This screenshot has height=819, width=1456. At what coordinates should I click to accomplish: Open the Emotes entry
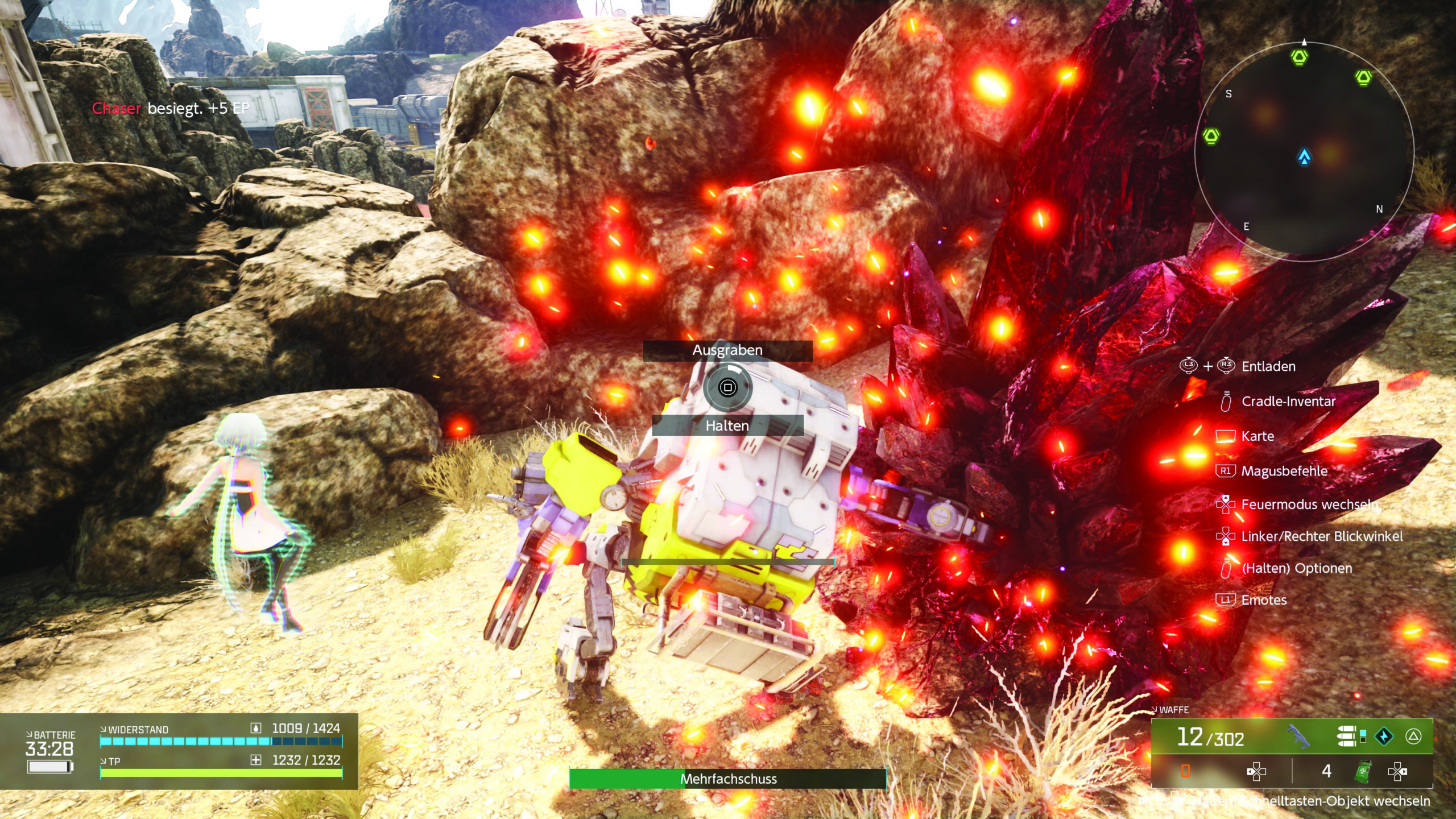click(1264, 600)
